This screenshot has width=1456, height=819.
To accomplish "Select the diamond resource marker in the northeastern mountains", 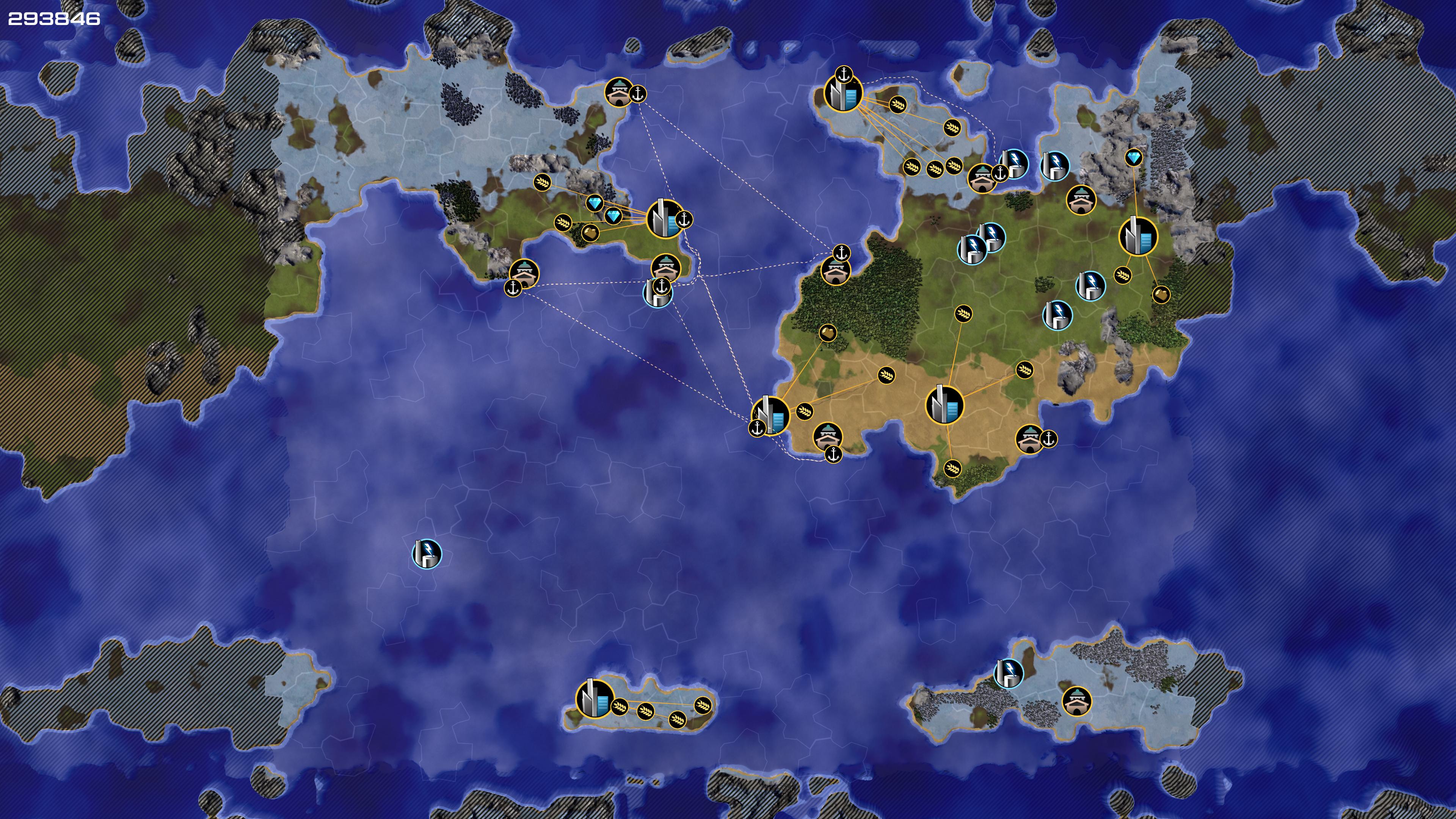I will tap(1133, 157).
